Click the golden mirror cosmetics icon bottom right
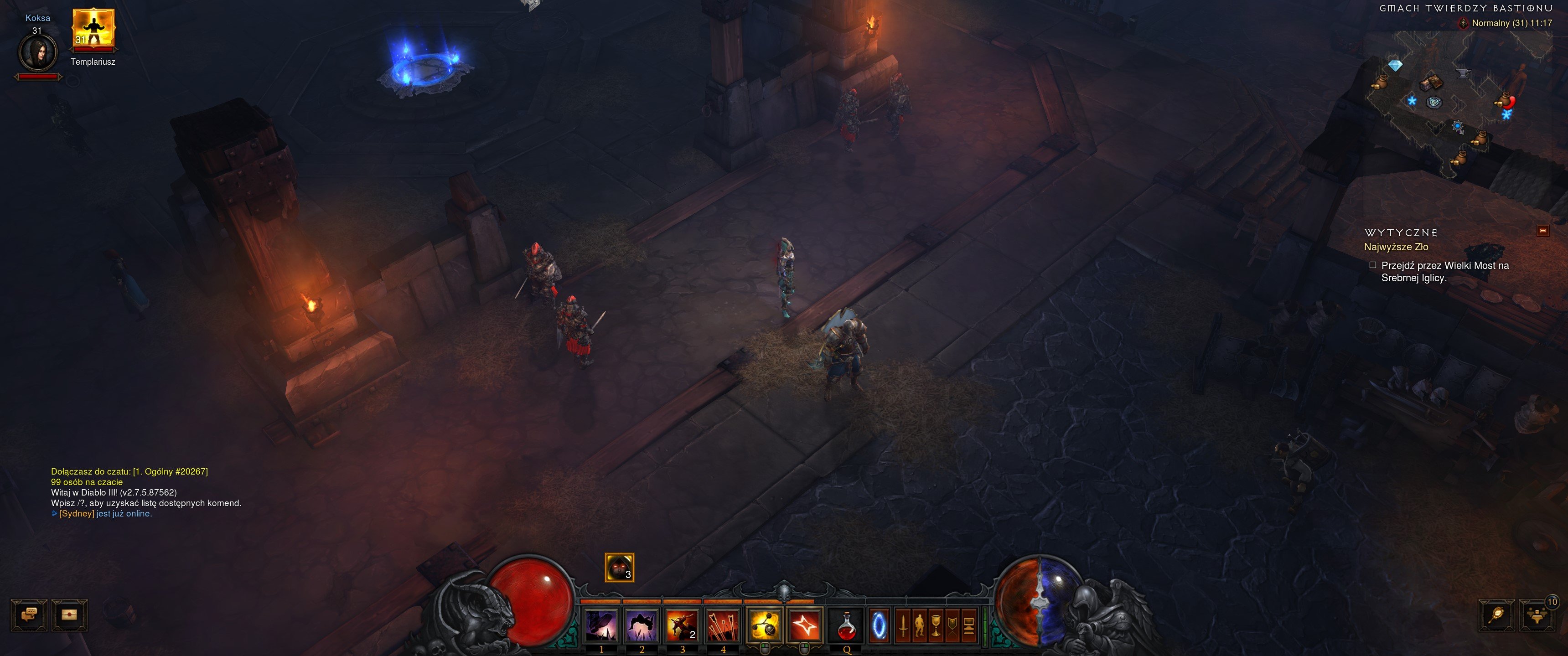Screen dimensions: 1568x656 click(1497, 615)
